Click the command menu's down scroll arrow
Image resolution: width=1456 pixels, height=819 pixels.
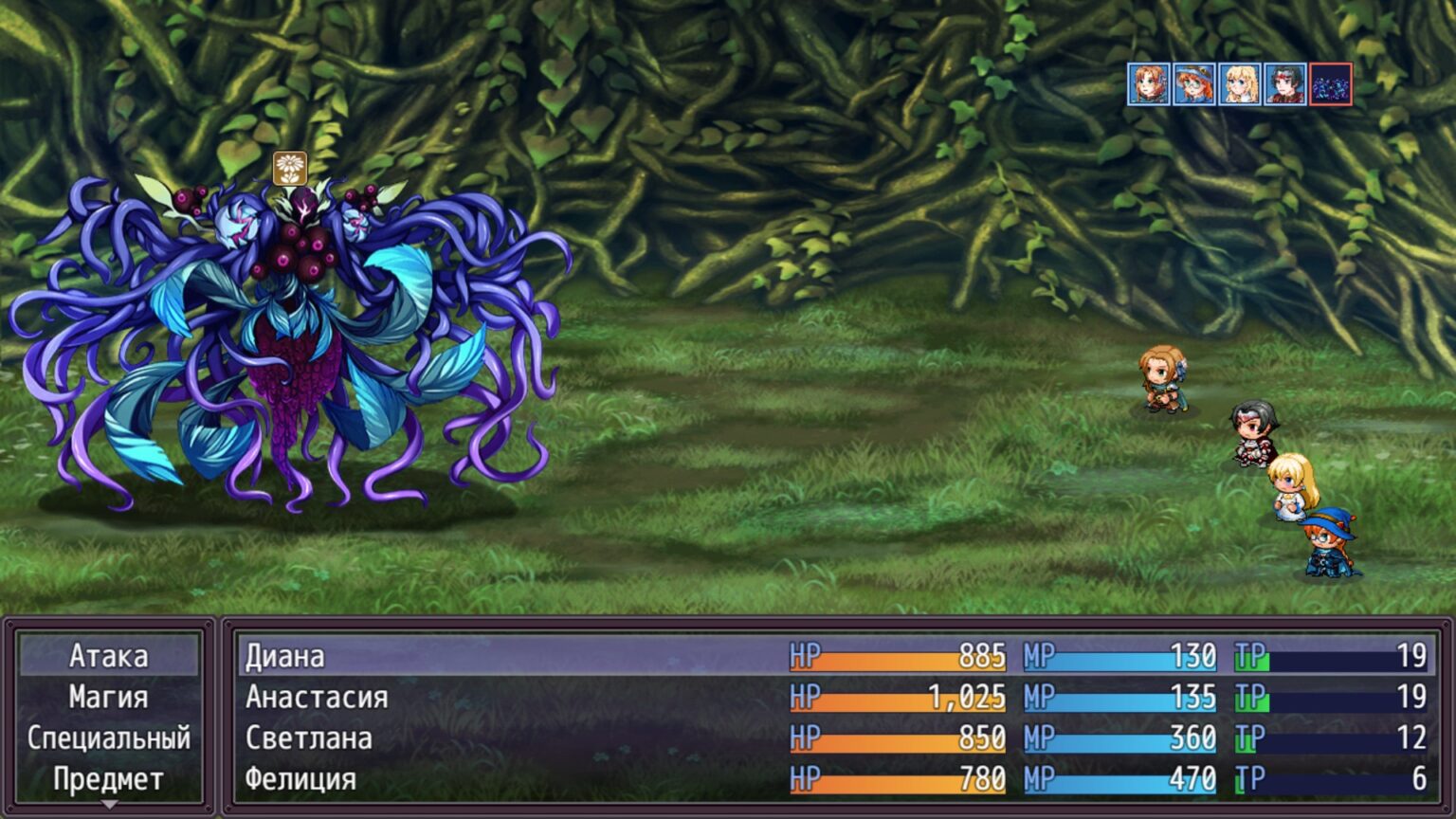coord(109,805)
